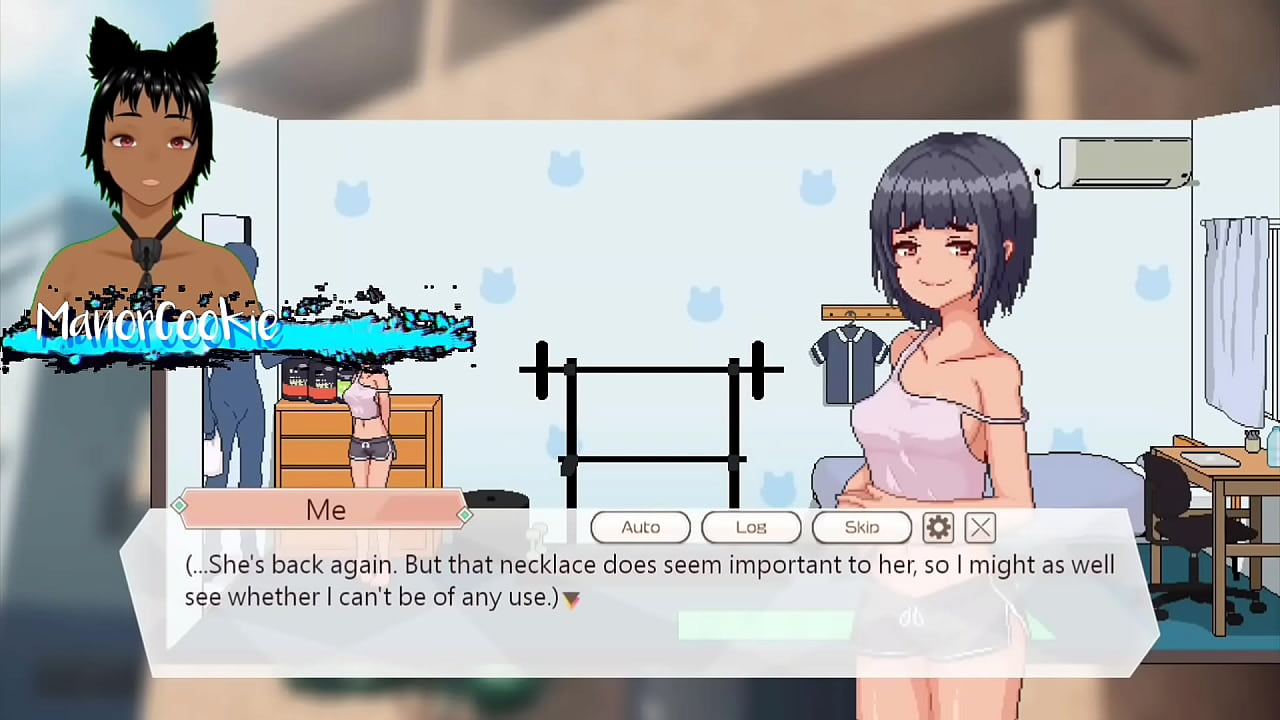Click the right green diamond on nameplate
The image size is (1280, 720).
point(466,514)
